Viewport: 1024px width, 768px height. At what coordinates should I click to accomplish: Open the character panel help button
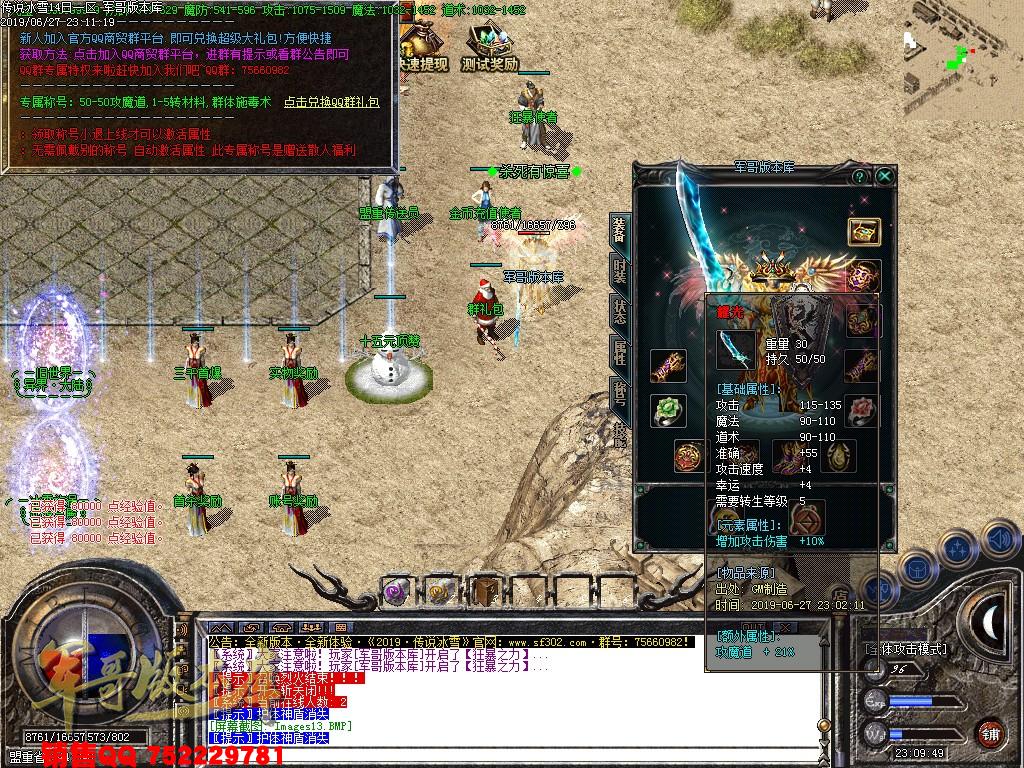[859, 176]
